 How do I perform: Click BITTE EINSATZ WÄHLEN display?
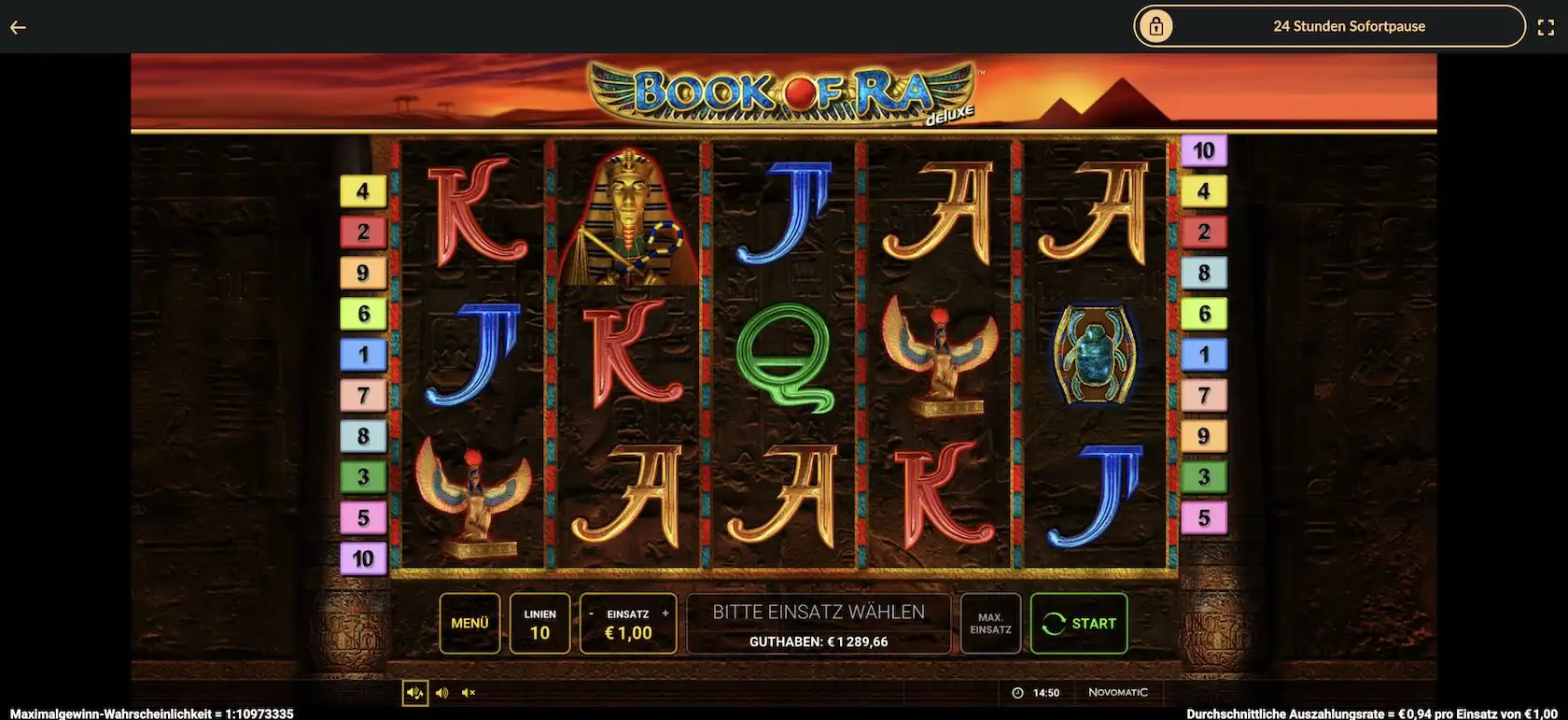point(819,611)
